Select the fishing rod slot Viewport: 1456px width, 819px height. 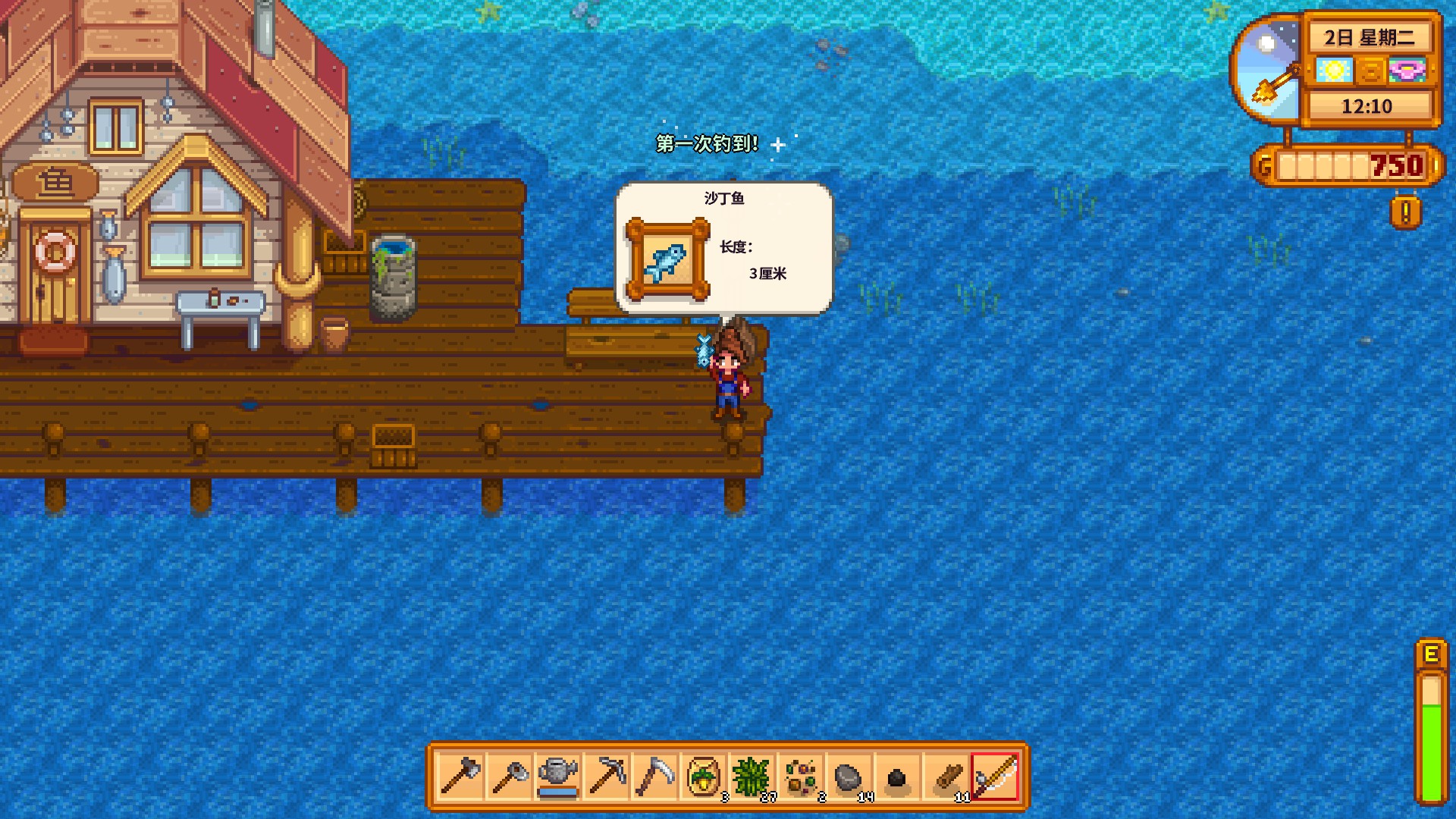pyautogui.click(x=994, y=777)
